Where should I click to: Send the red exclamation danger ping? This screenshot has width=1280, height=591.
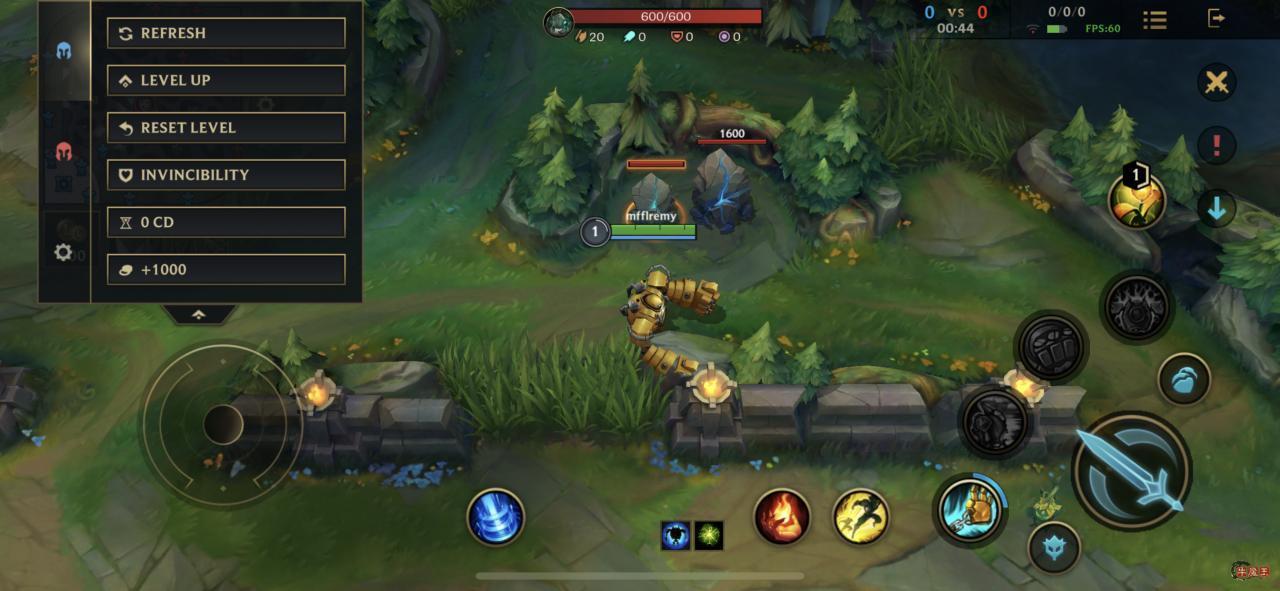1216,145
